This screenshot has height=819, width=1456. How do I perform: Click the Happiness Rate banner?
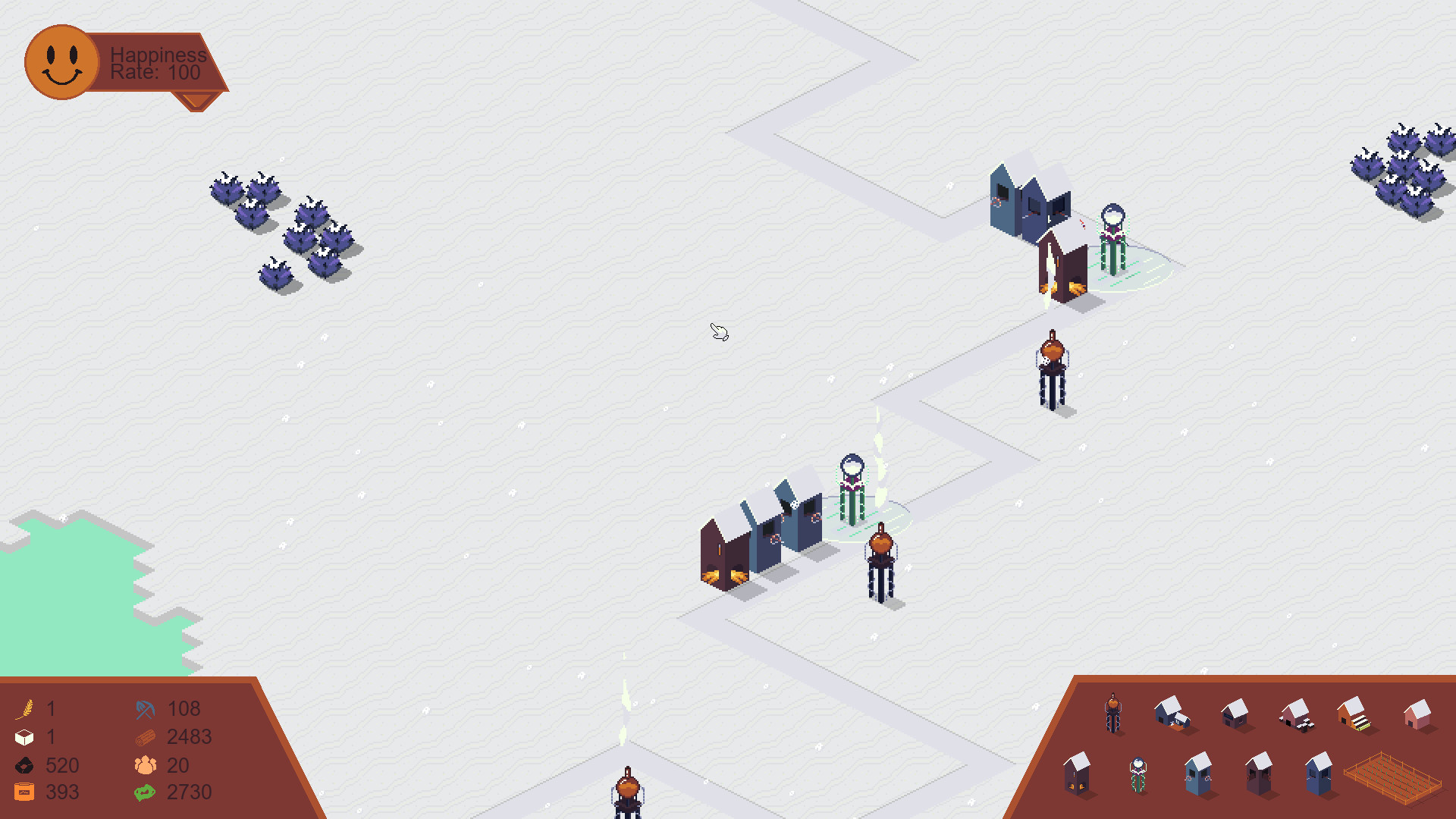(x=155, y=64)
